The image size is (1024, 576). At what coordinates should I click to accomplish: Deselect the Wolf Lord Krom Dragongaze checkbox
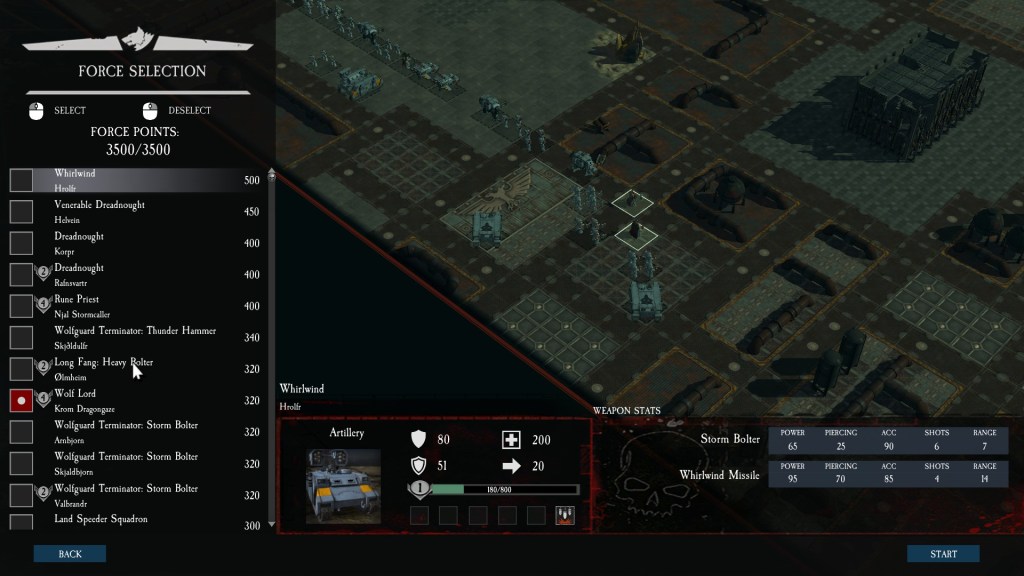click(21, 400)
